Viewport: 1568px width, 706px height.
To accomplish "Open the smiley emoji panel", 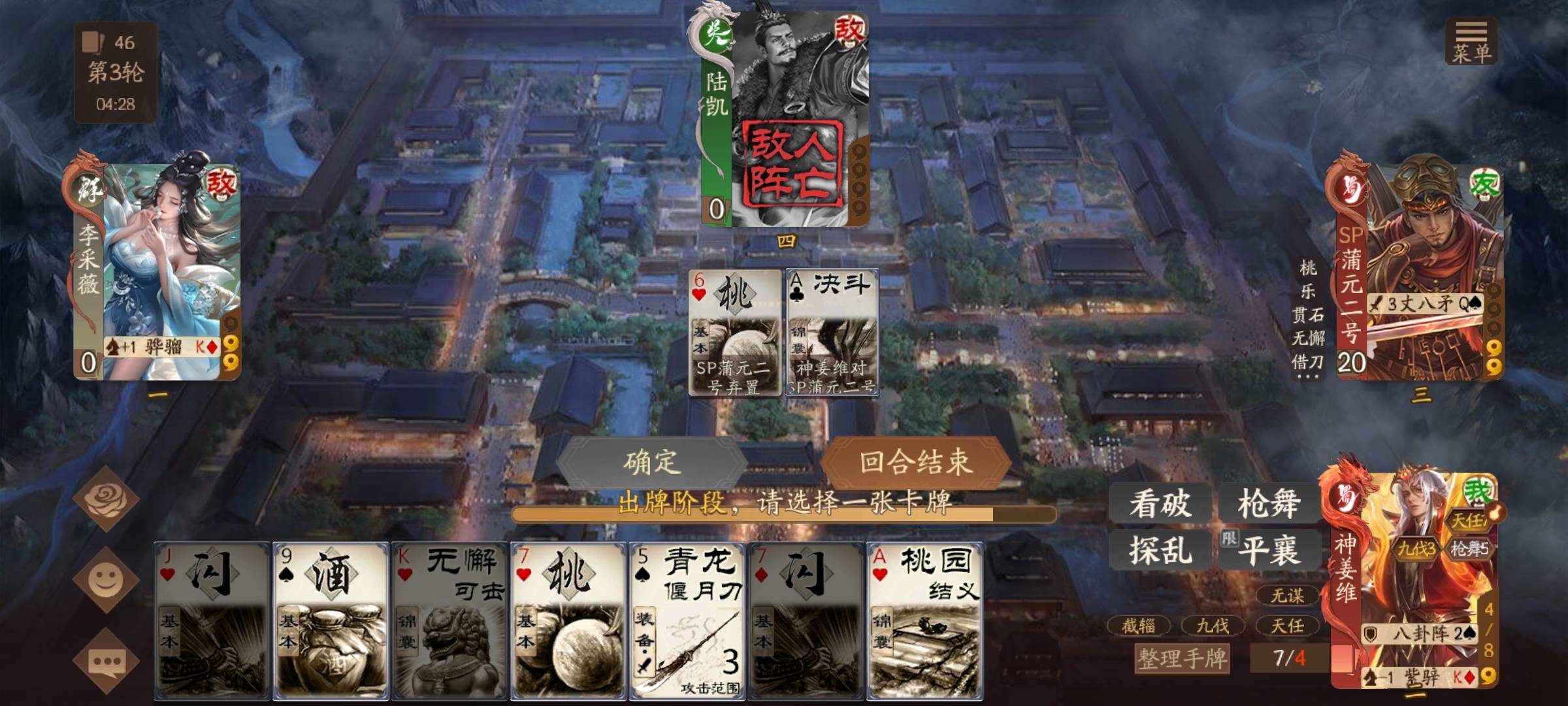I will point(106,580).
